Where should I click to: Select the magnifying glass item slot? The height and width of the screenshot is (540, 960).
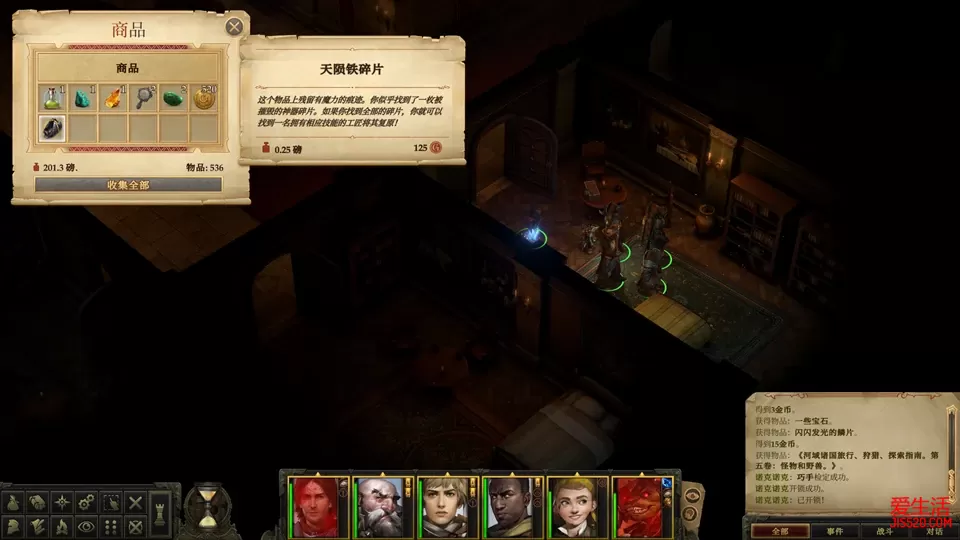coord(144,98)
